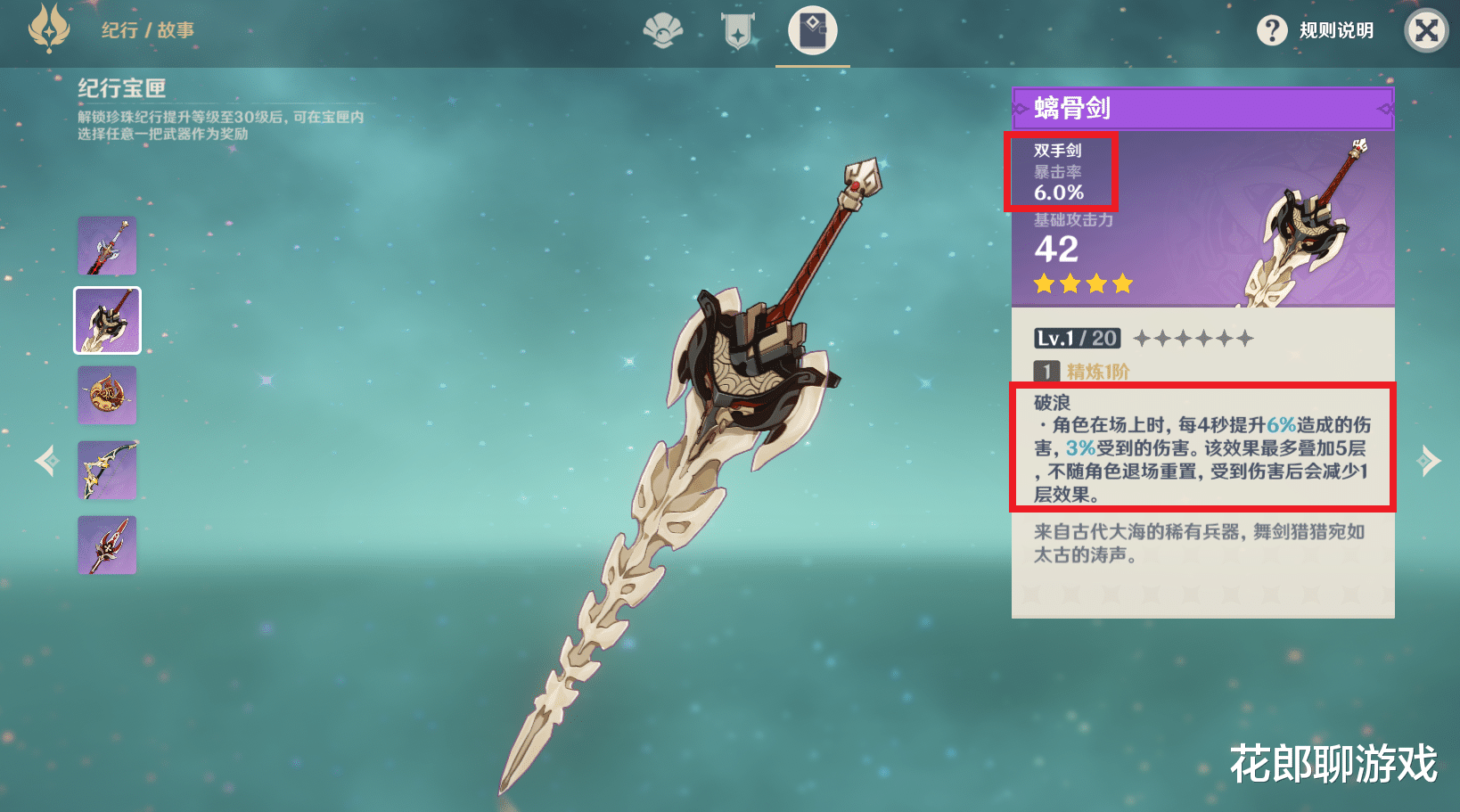1460x812 pixels.
Task: Pick the round catalyst orb thumbnail
Action: [107, 395]
